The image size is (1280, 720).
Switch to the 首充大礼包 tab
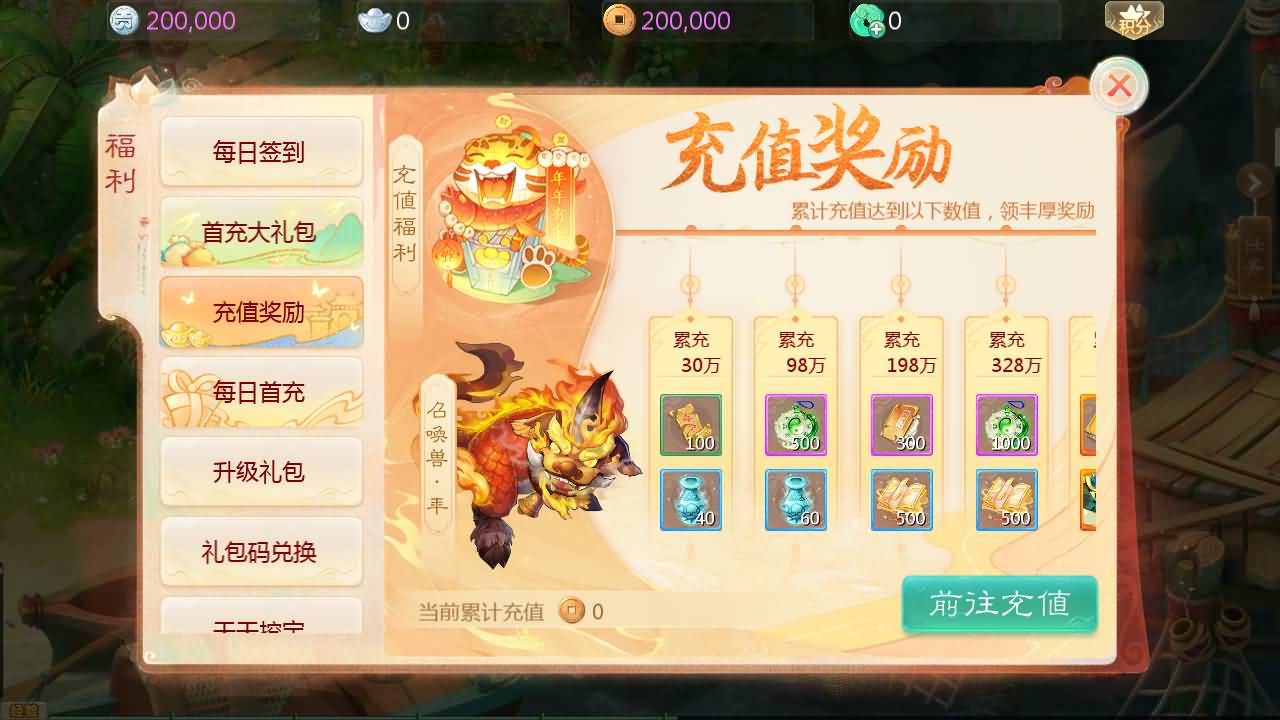tap(261, 231)
